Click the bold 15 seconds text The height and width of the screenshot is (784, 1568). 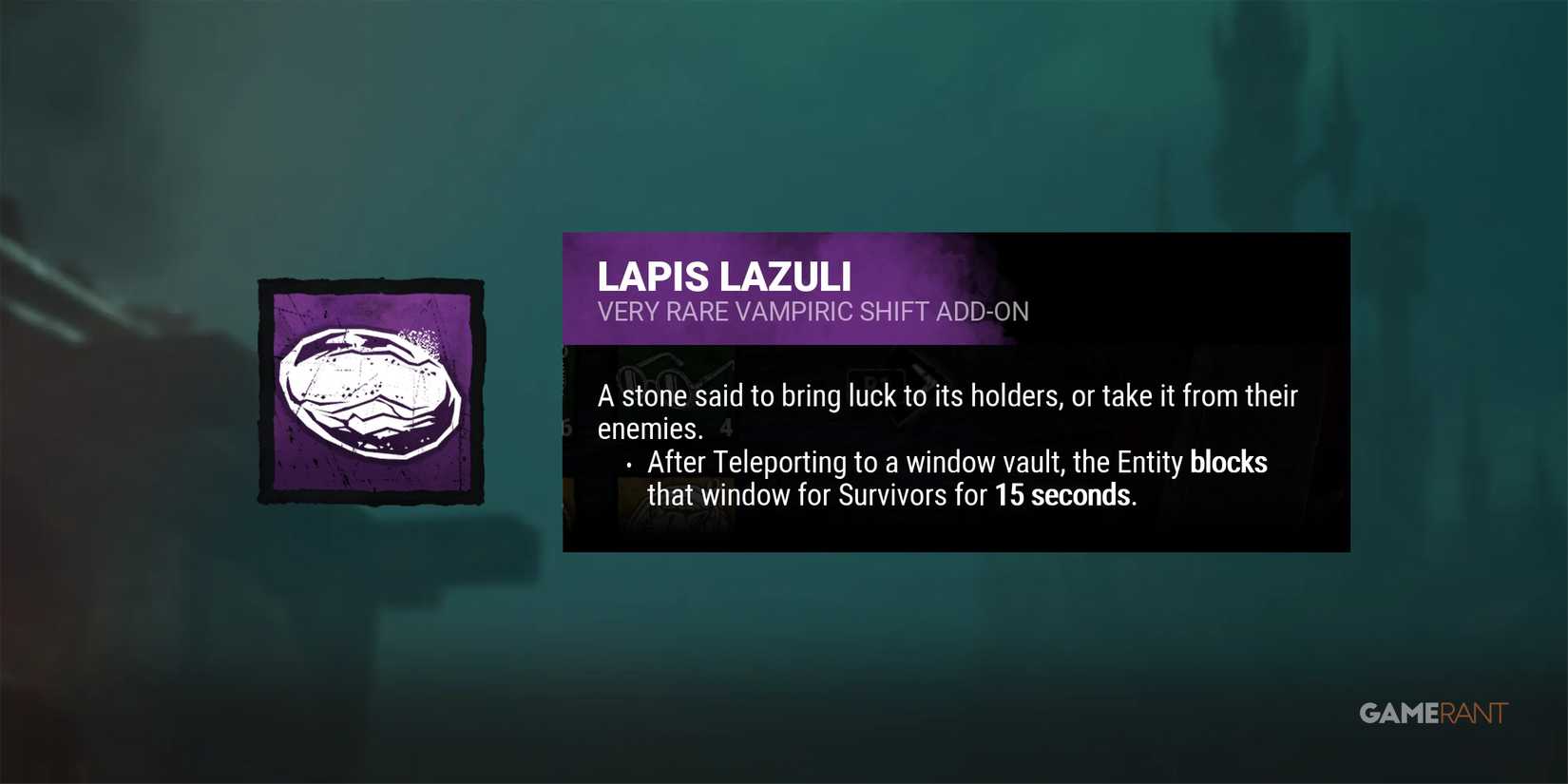(1062, 495)
